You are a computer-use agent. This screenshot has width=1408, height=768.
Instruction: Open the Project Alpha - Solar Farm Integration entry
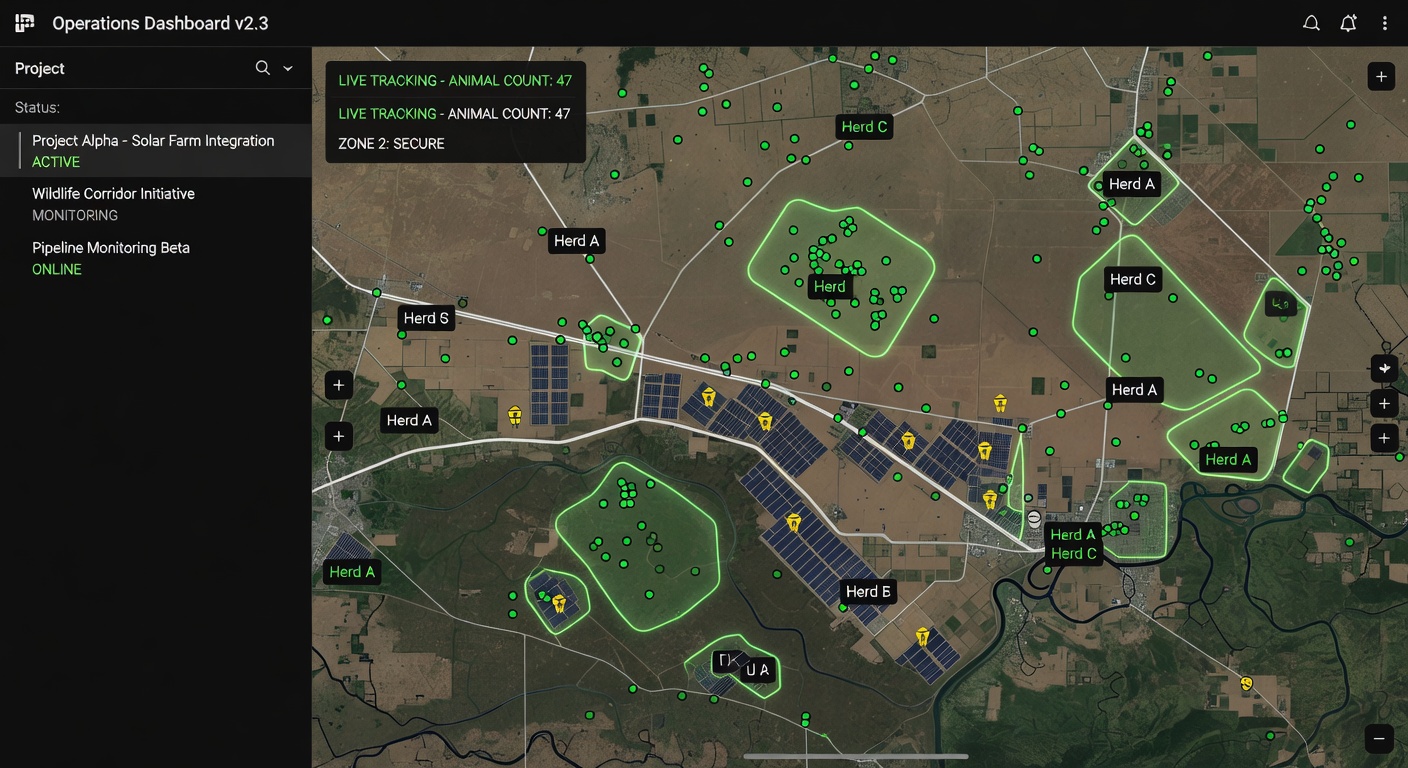(152, 150)
